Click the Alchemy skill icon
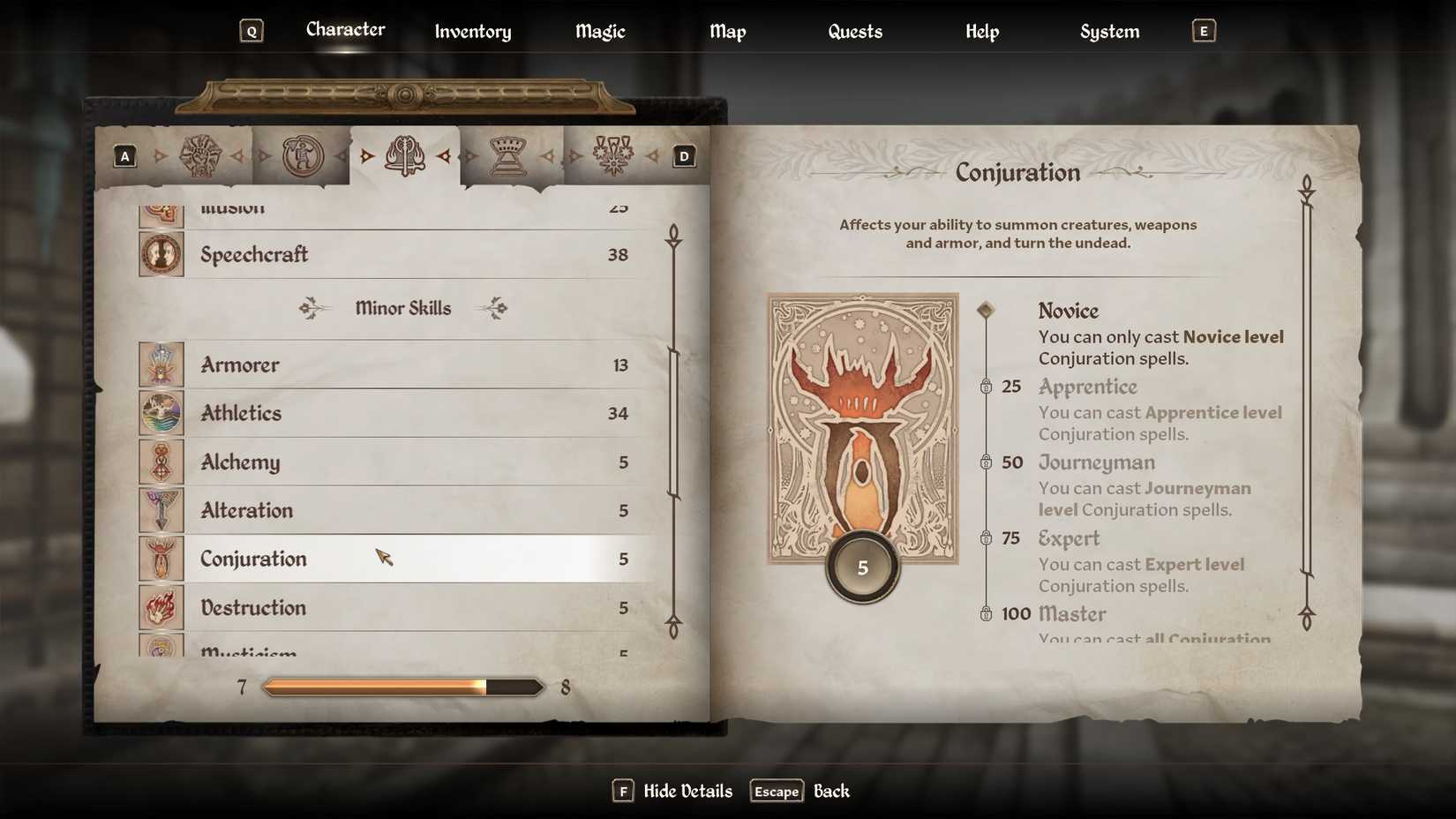The width and height of the screenshot is (1456, 819). pos(161,462)
